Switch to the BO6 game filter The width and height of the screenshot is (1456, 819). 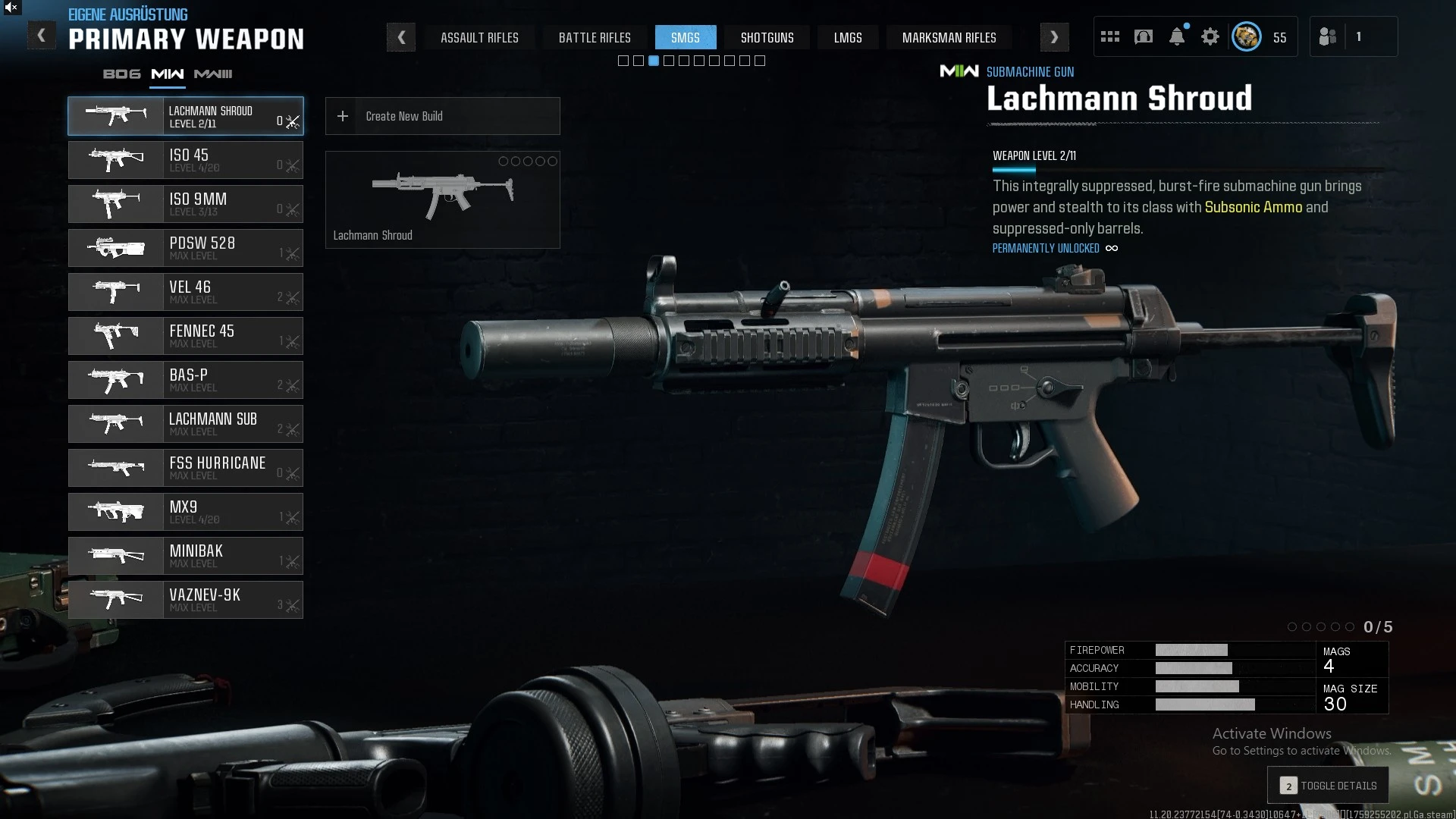coord(122,74)
